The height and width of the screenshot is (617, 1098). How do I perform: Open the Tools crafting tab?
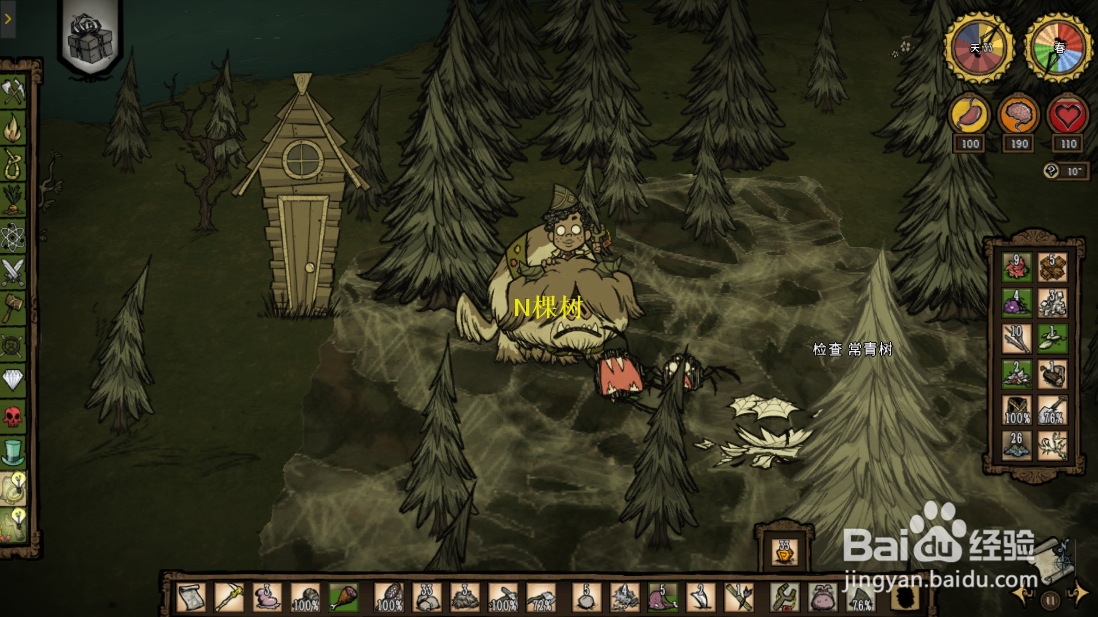pos(13,93)
